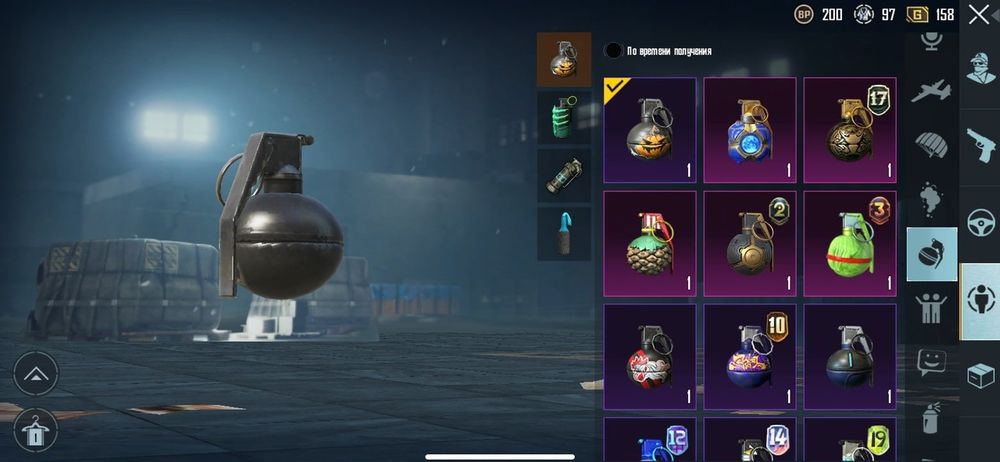Image resolution: width=1000 pixels, height=462 pixels.
Task: Open the parachute skins category
Action: (932, 144)
